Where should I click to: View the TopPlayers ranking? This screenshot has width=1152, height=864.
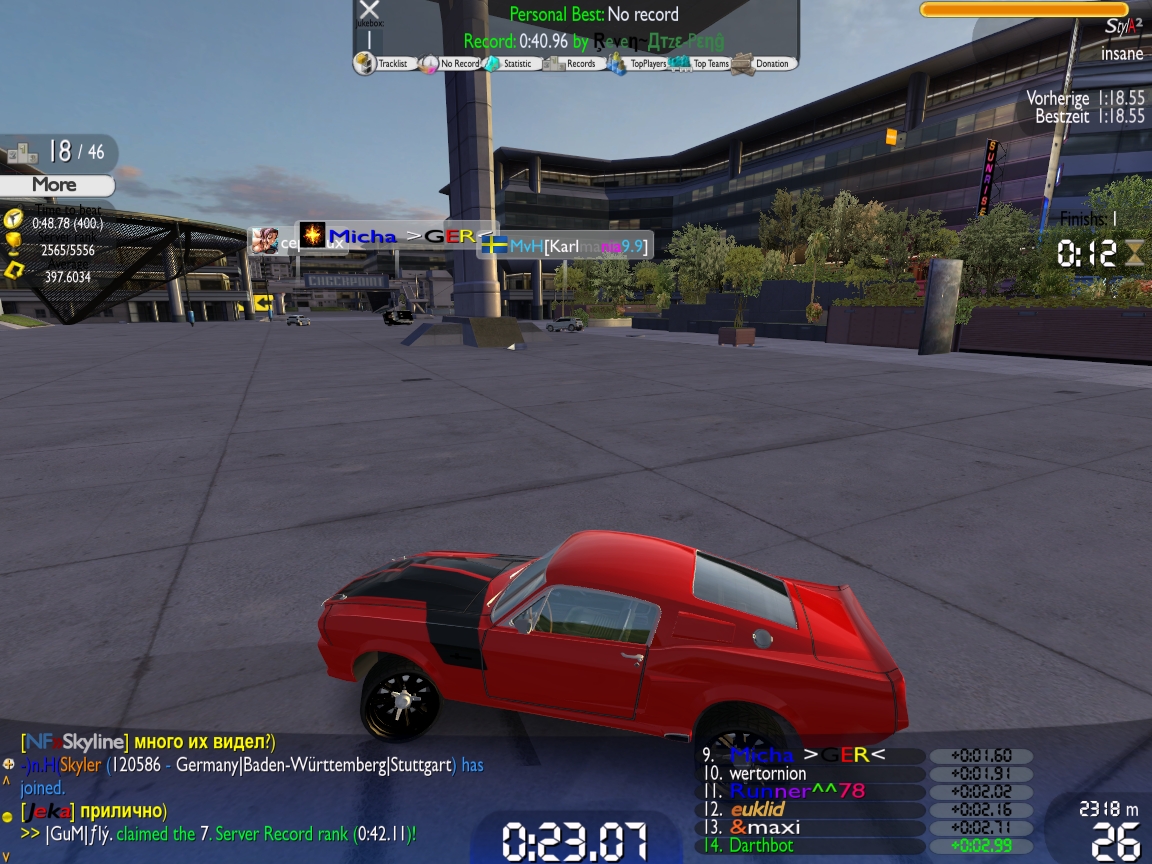click(x=640, y=64)
